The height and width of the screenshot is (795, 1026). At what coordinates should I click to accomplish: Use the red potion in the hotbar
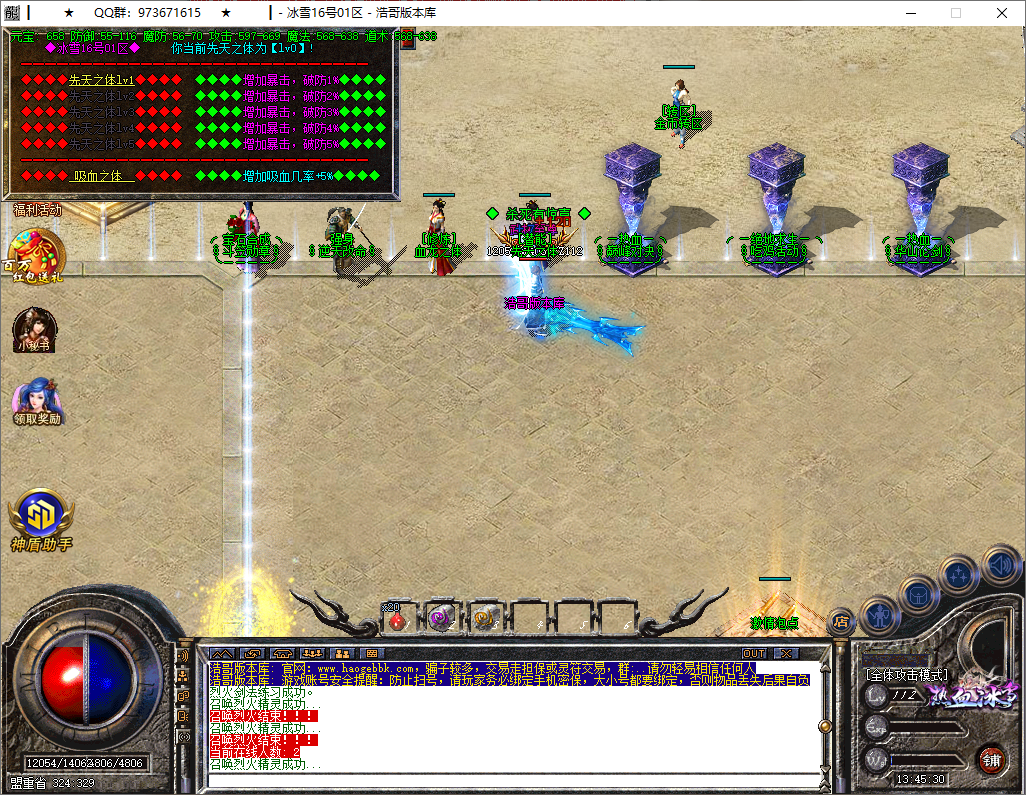(397, 620)
